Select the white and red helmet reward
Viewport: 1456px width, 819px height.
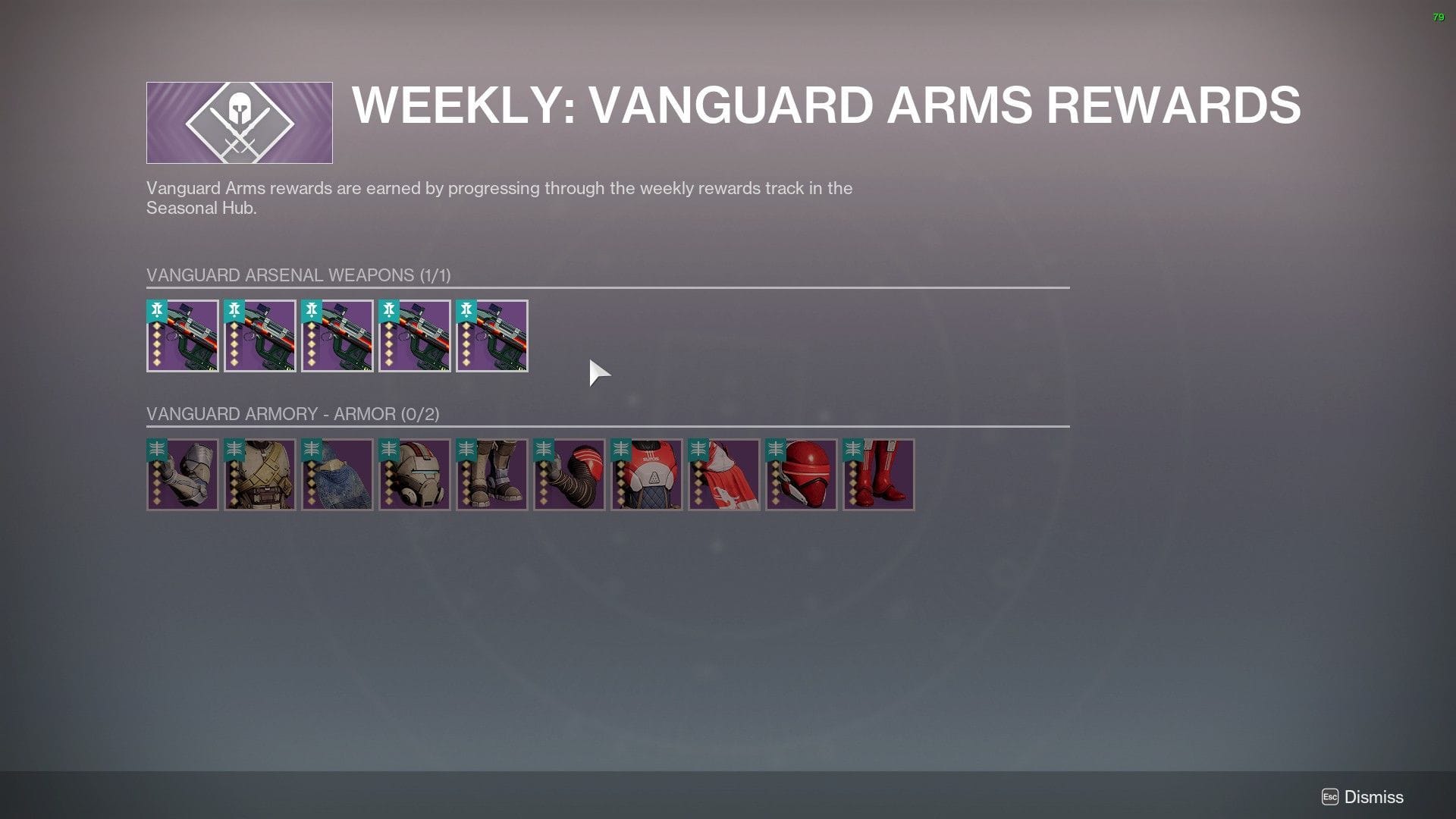click(415, 474)
